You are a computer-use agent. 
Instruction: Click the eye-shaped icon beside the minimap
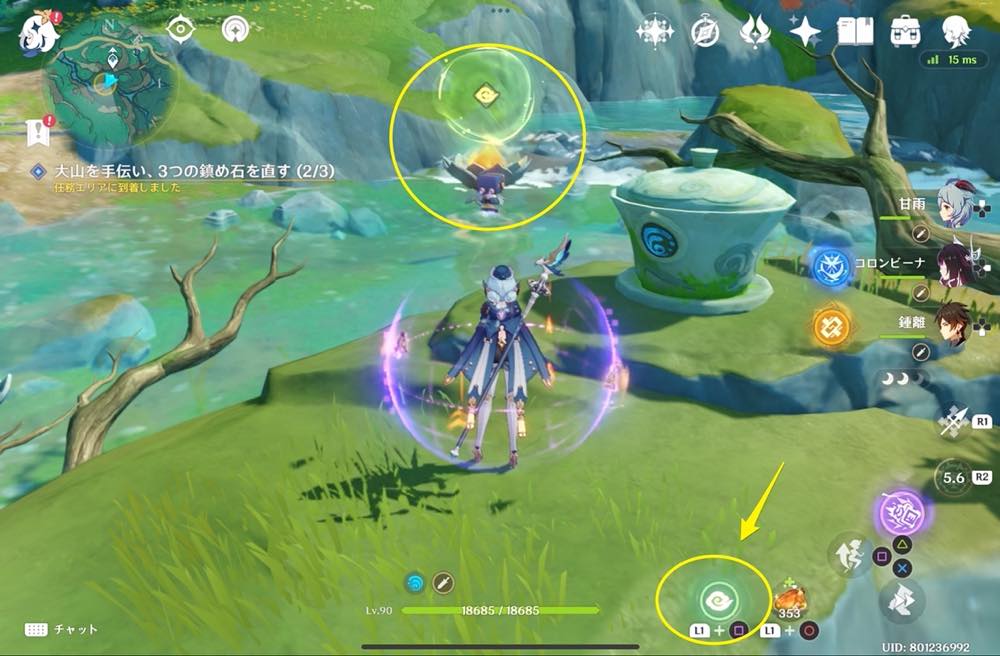coord(180,29)
